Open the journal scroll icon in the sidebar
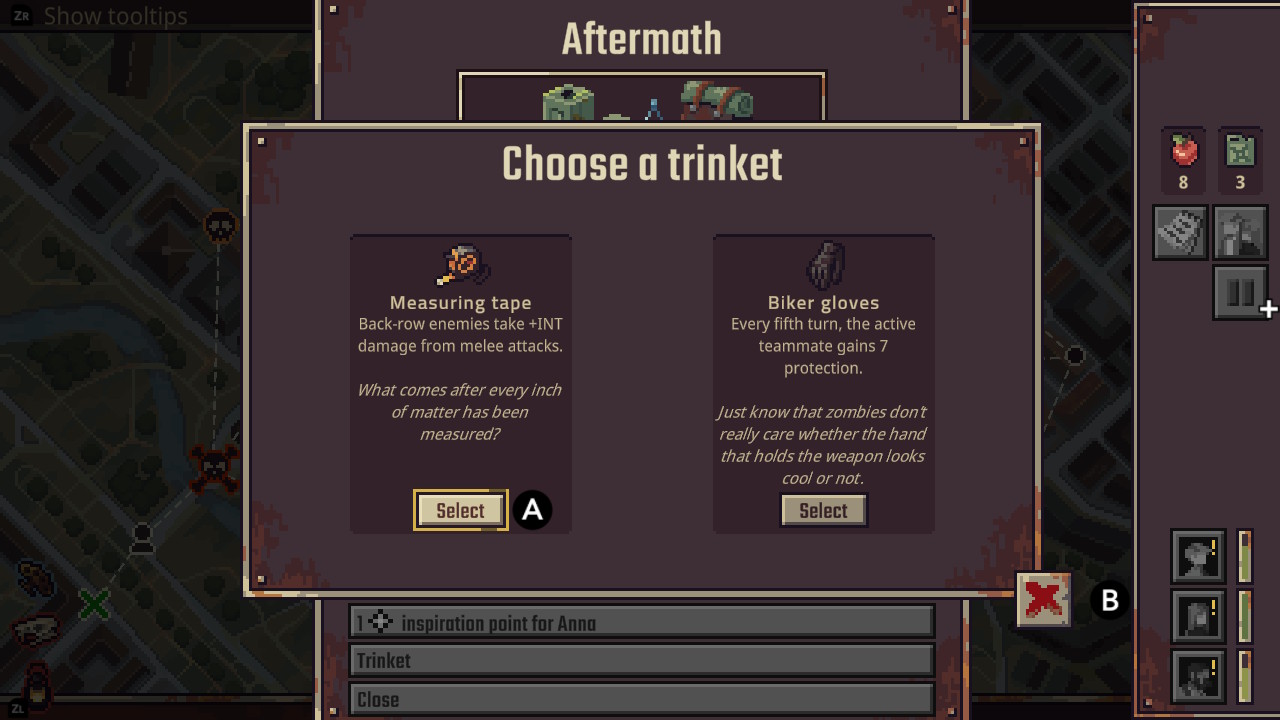The height and width of the screenshot is (720, 1280). click(x=1180, y=232)
